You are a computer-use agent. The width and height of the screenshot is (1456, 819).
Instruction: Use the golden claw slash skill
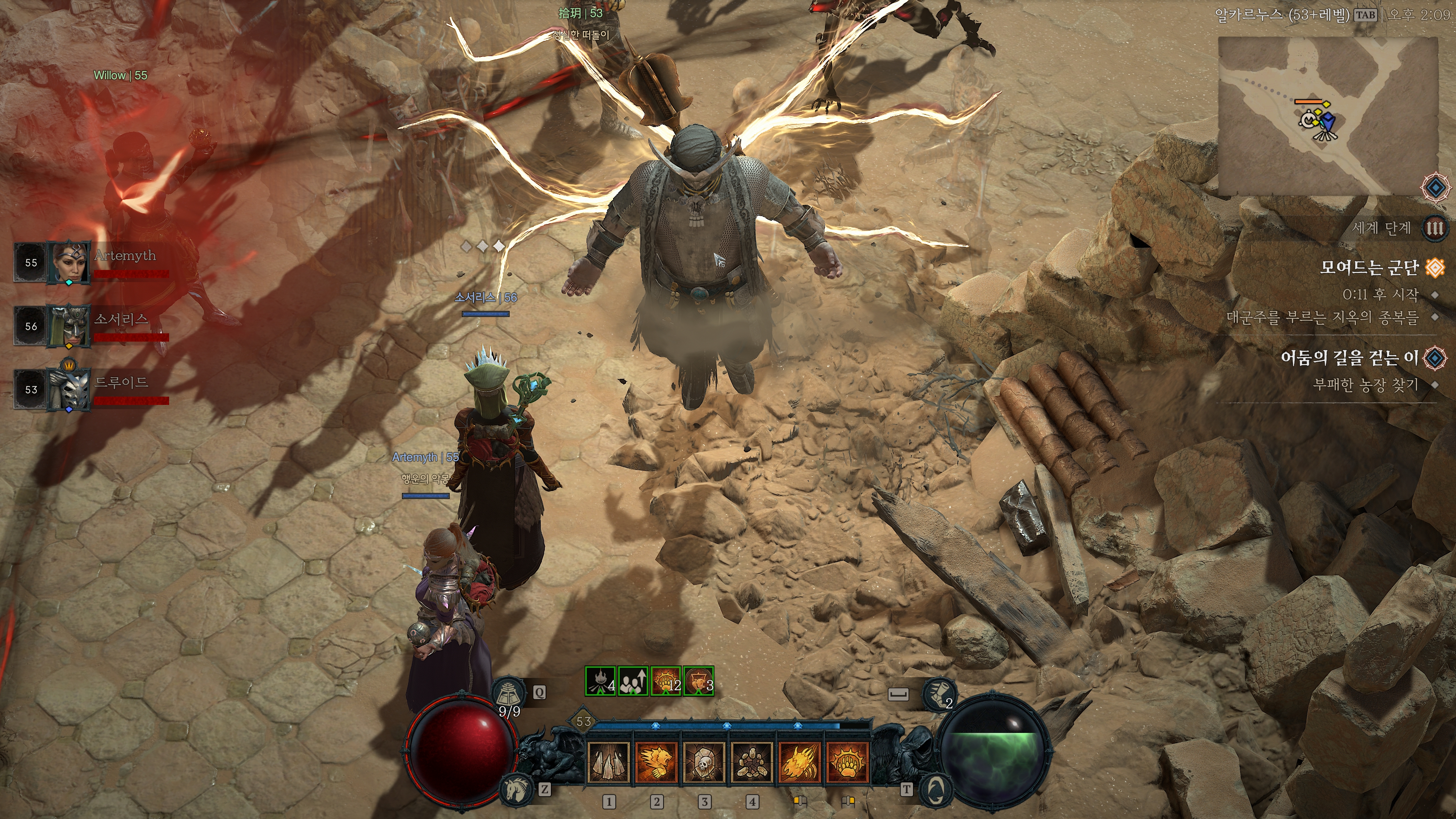coord(799,762)
